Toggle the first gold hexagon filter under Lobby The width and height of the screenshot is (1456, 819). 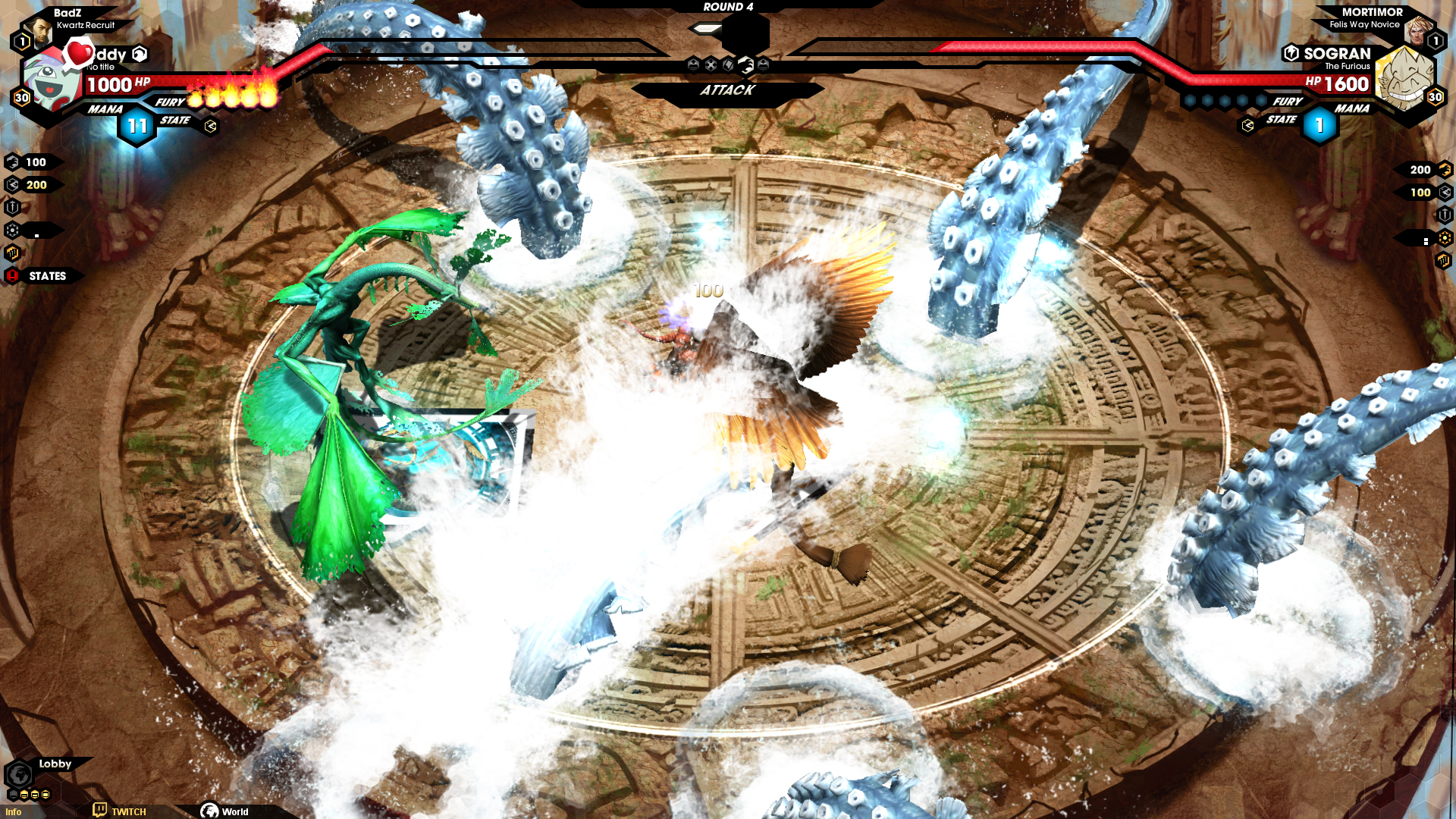coord(24,795)
